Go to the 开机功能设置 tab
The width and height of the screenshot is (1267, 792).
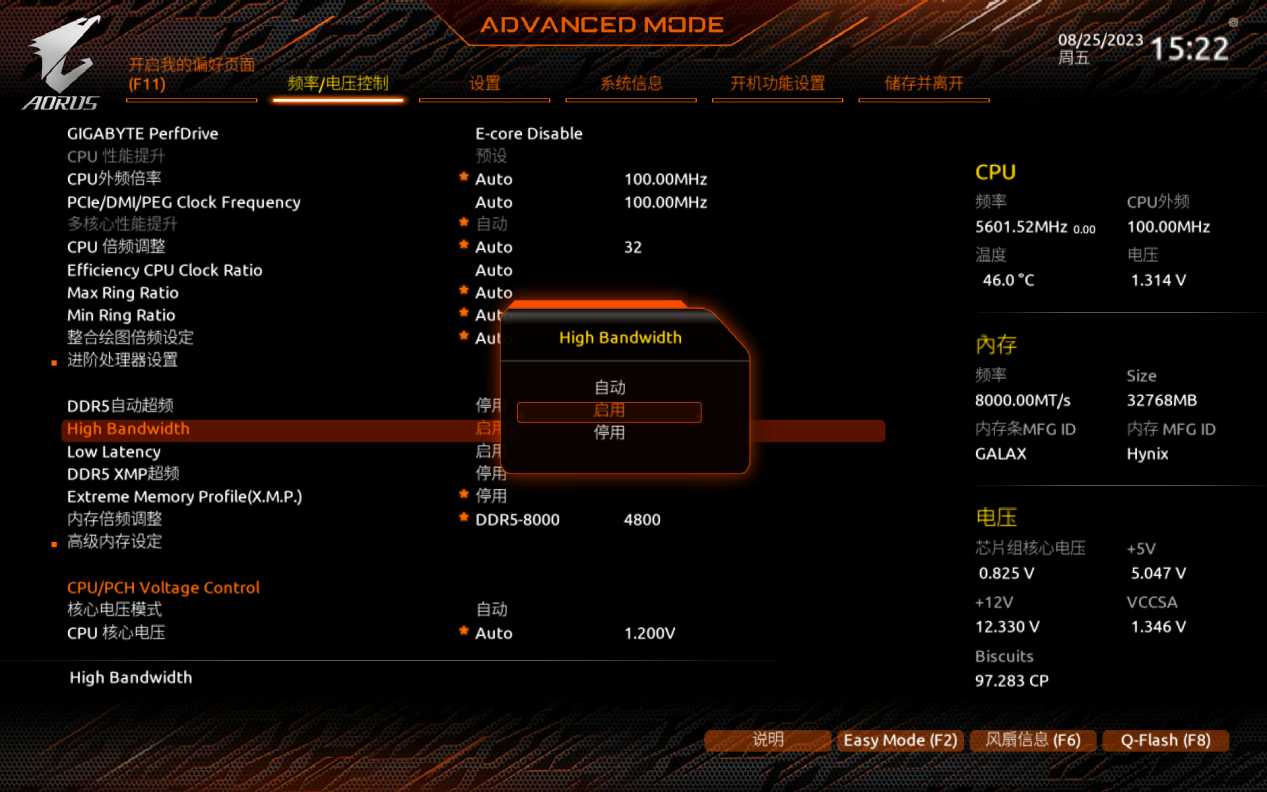(777, 84)
